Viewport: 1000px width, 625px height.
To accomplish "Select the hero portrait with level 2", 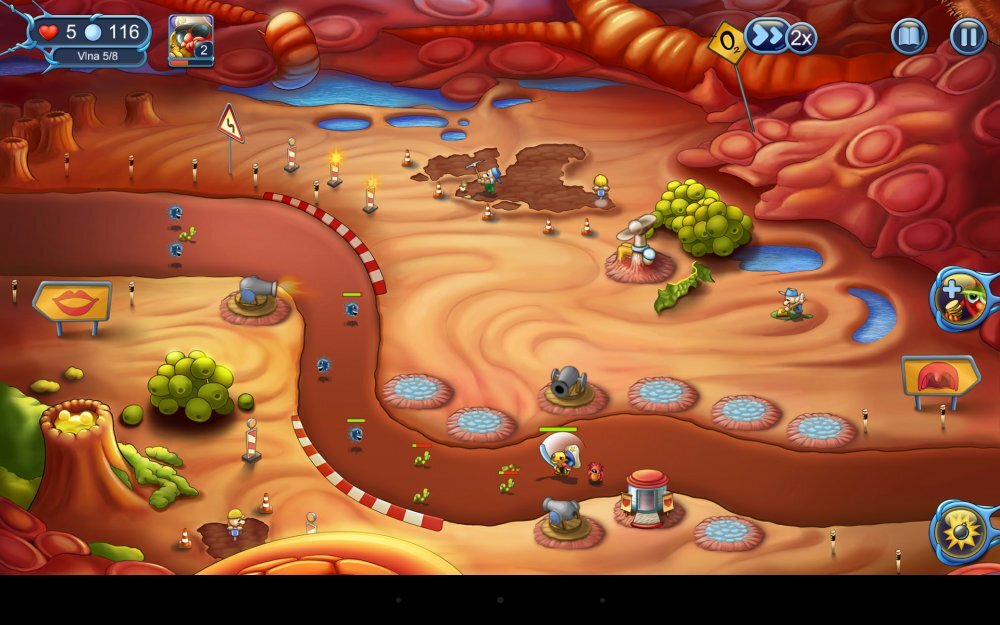I will [191, 40].
